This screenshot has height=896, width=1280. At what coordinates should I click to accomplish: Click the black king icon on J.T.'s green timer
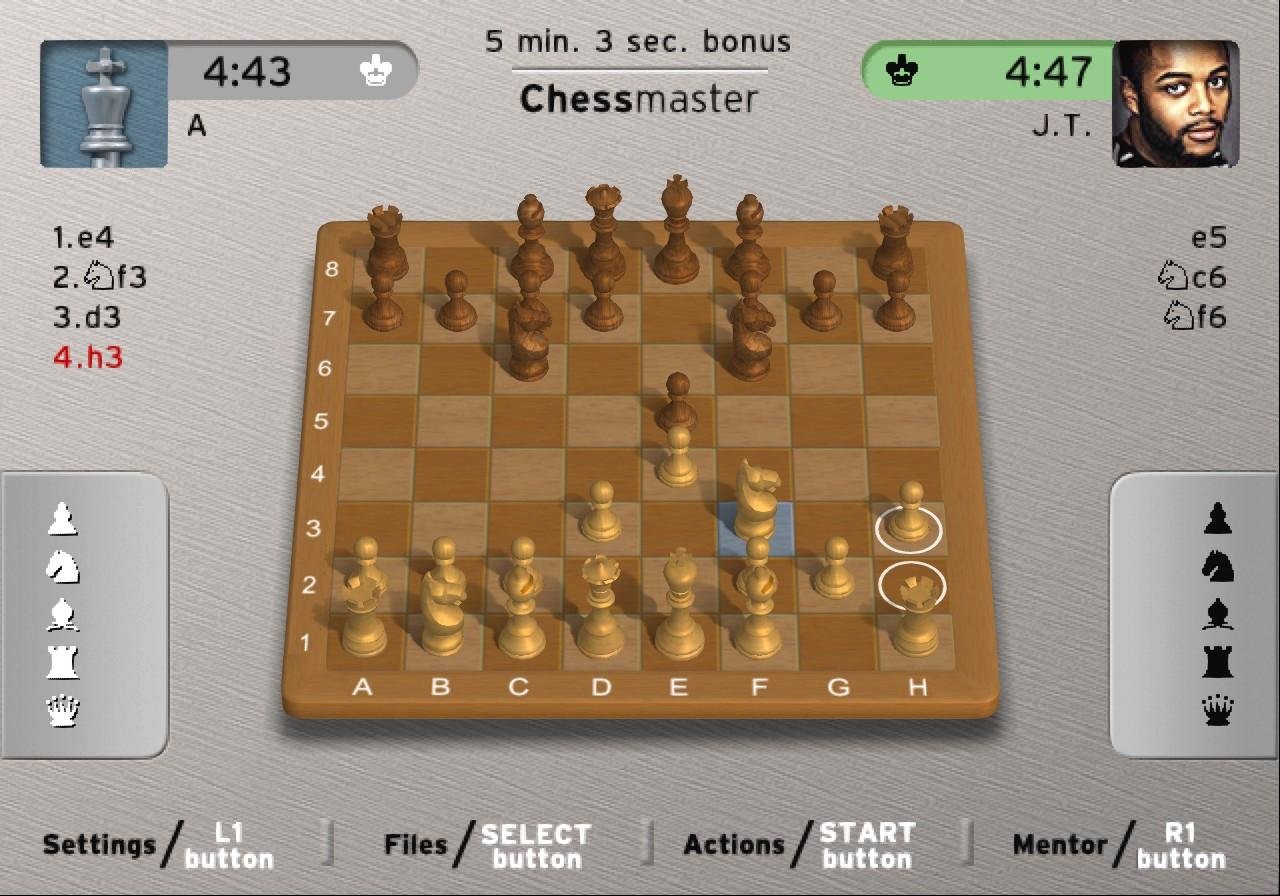(903, 71)
